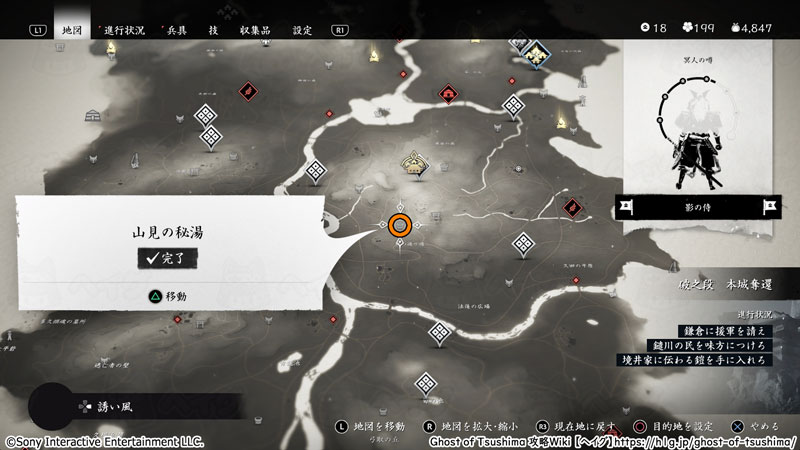The width and height of the screenshot is (800, 450).
Task: Click the orange selected hot spring marker
Action: 400,225
